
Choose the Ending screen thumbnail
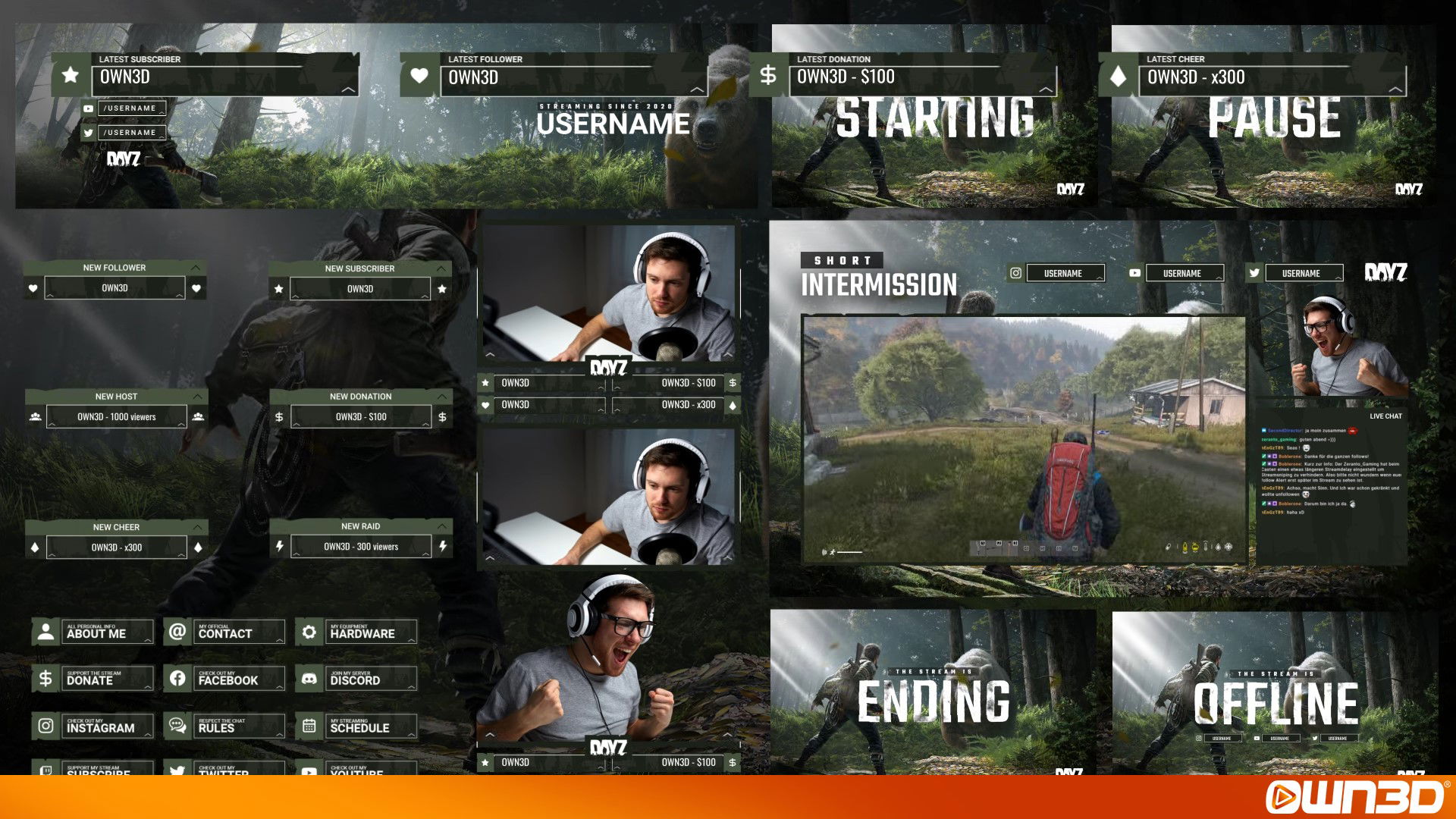pos(934,694)
